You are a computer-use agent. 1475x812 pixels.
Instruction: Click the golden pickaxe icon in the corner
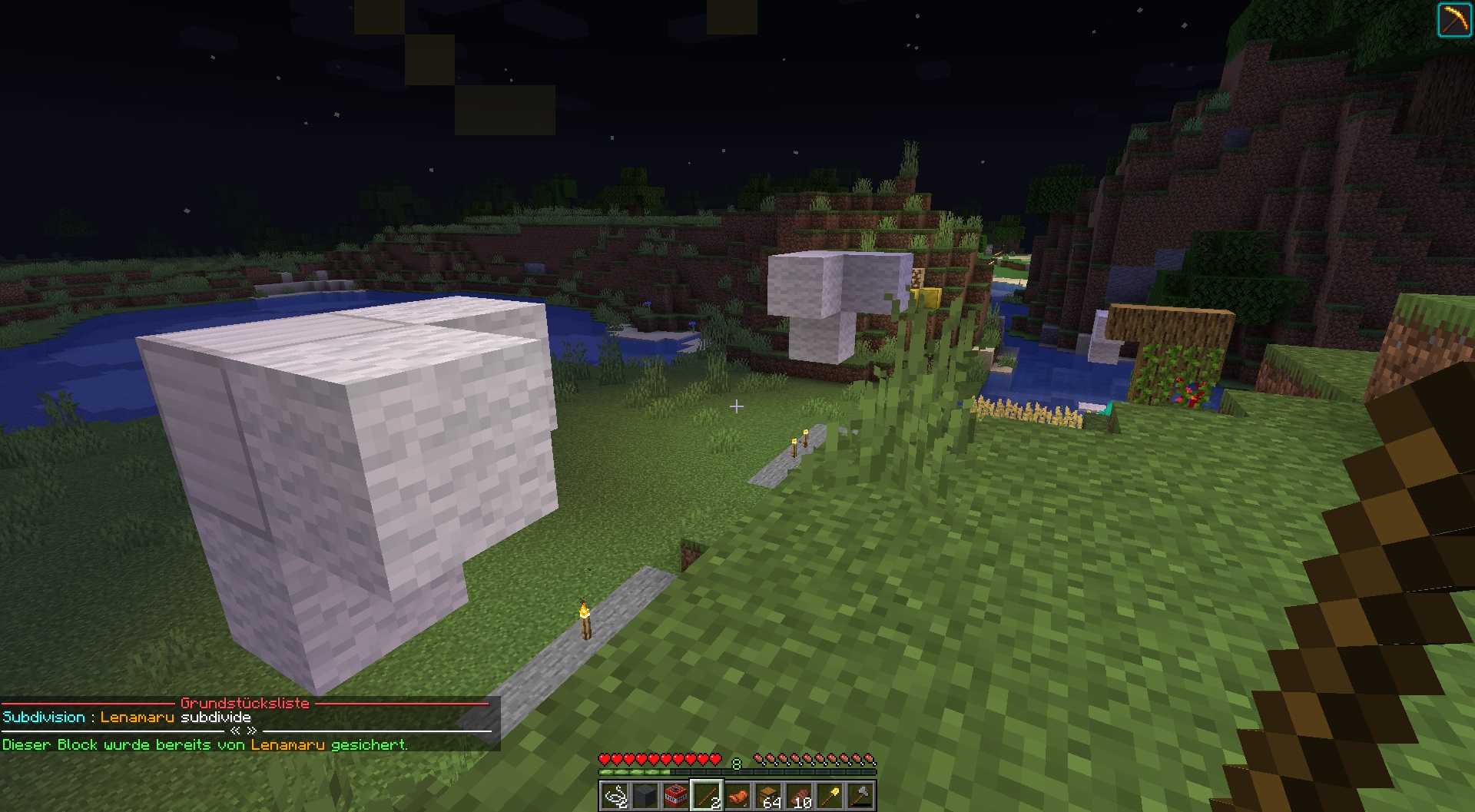tap(1453, 20)
